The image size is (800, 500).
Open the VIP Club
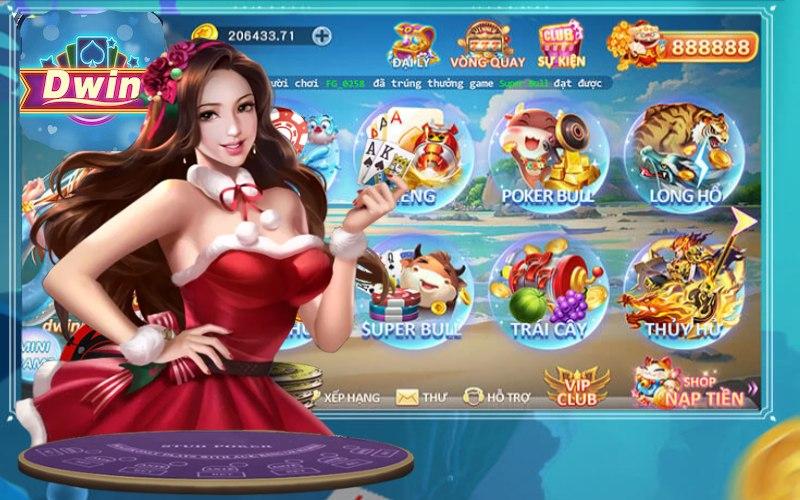coord(576,388)
